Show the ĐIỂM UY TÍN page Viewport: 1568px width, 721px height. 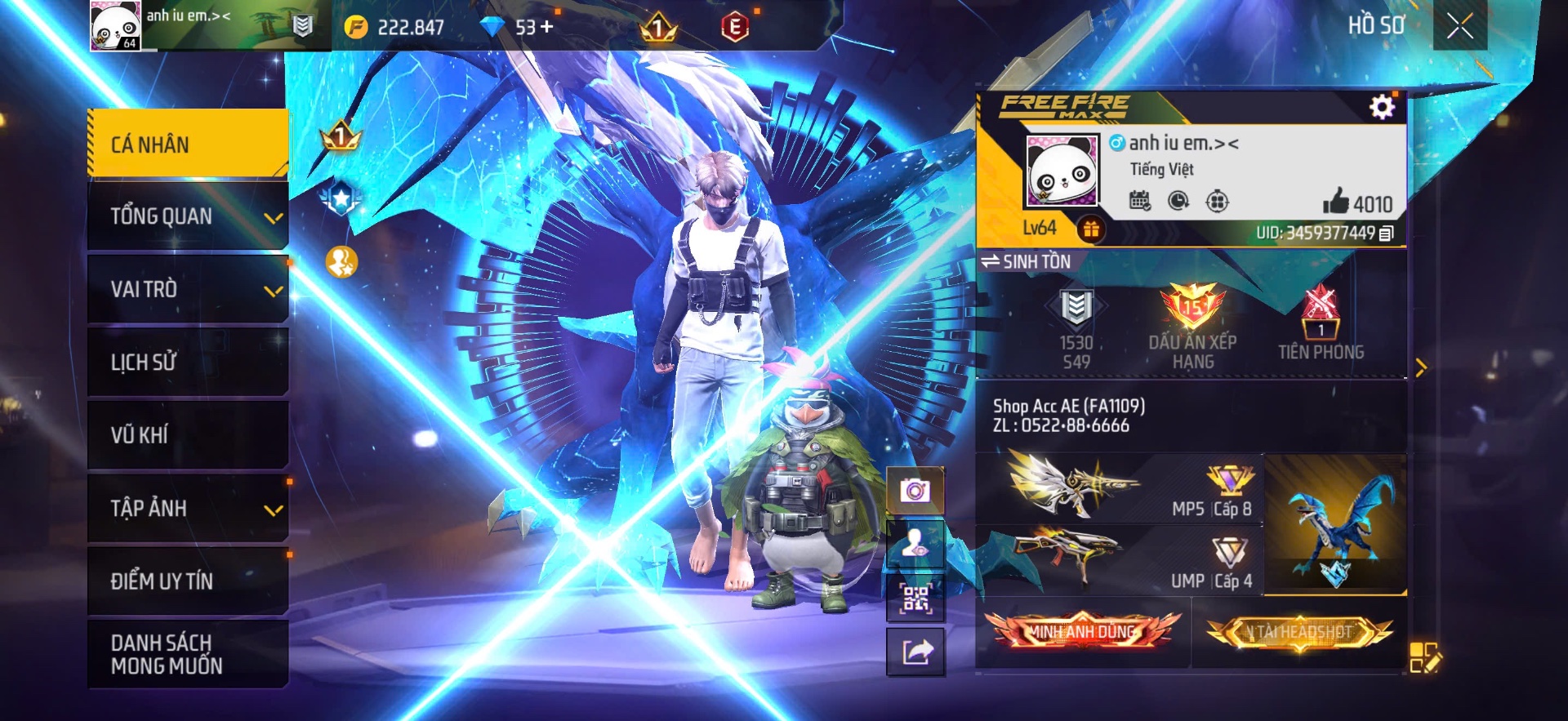[x=187, y=581]
